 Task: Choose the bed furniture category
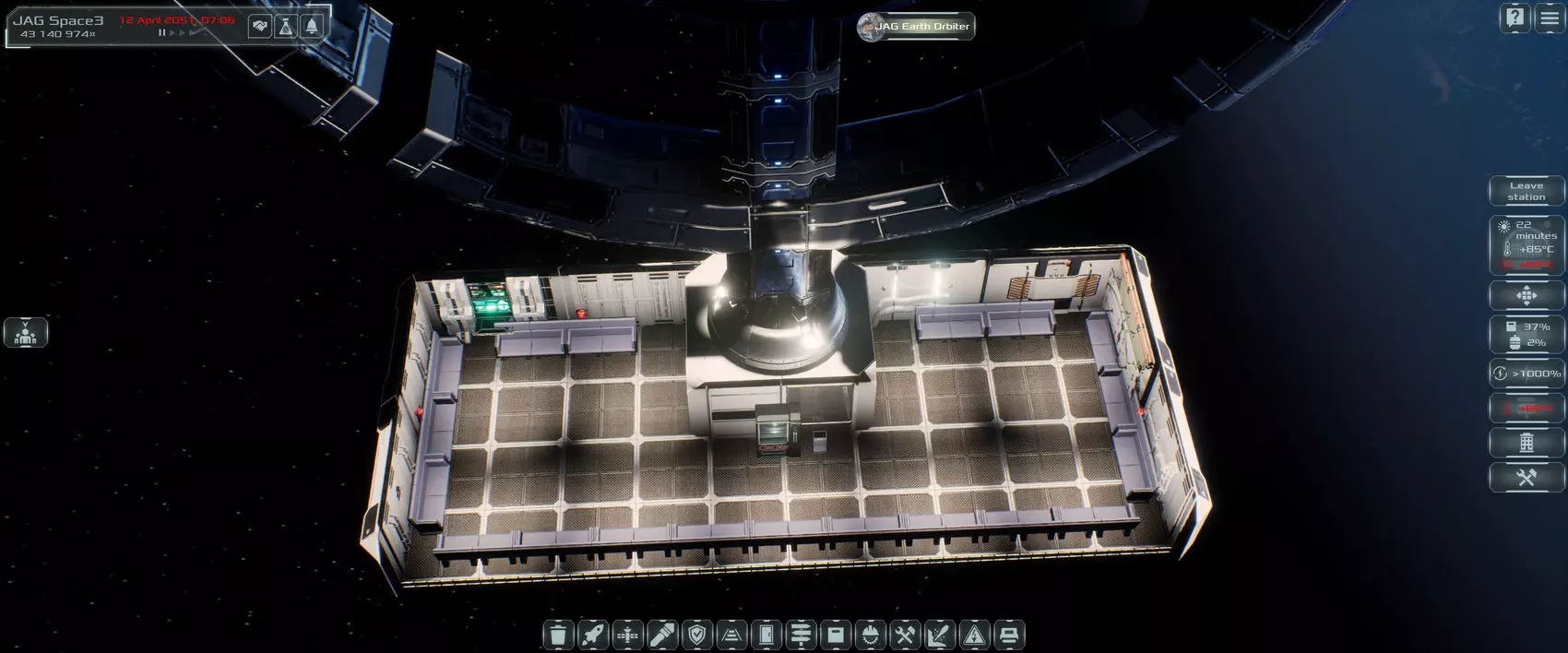tap(1008, 635)
